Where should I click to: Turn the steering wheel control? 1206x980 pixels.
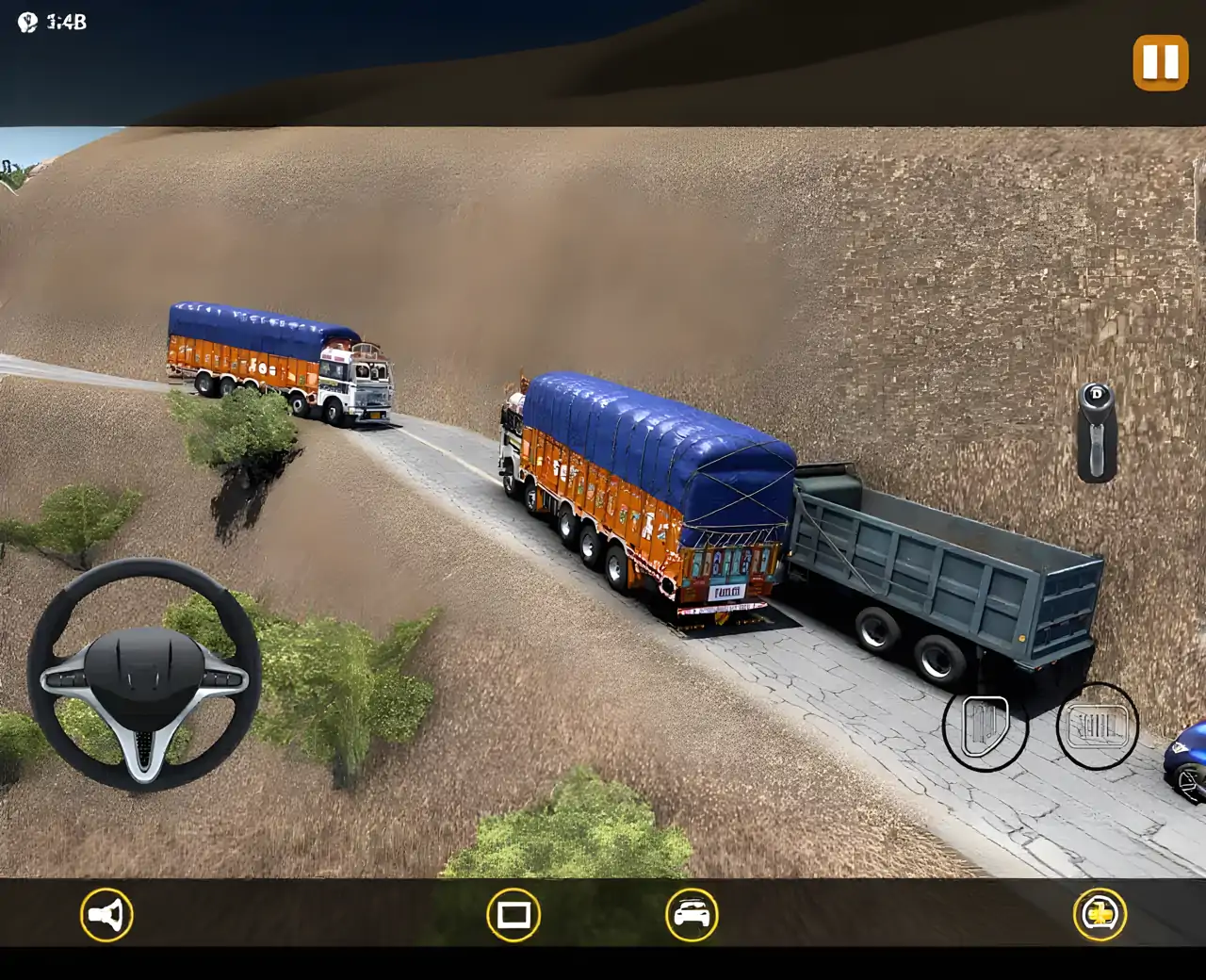(144, 675)
